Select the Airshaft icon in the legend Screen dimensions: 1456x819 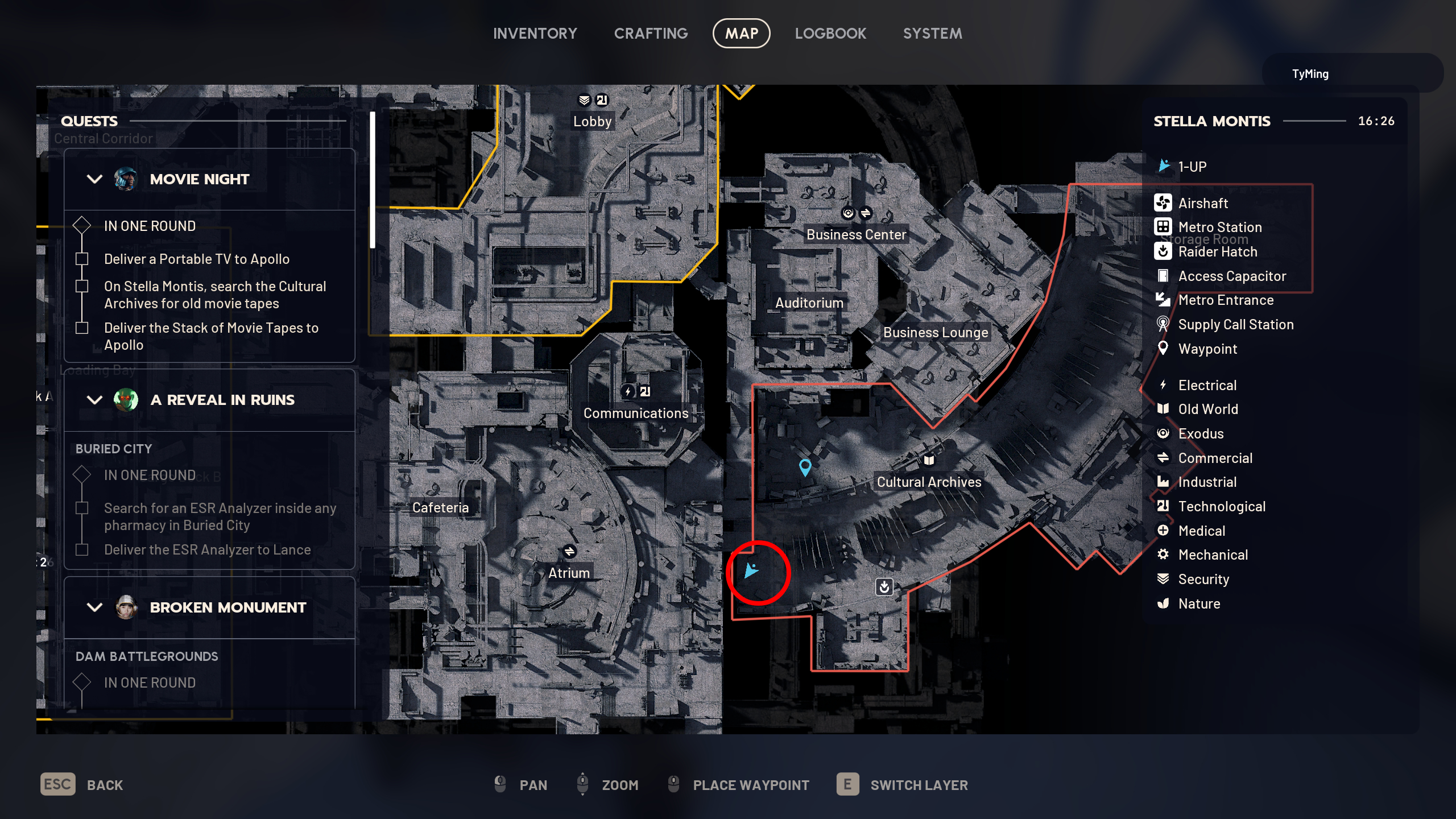pyautogui.click(x=1164, y=203)
